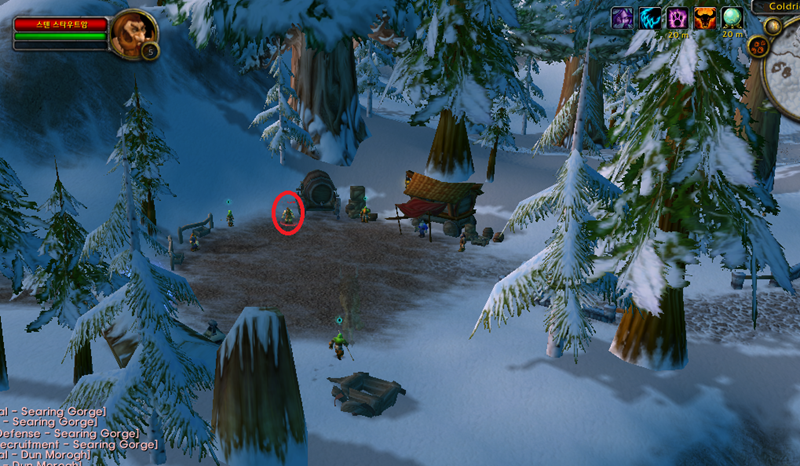Select the player frame name bar

tap(60, 22)
